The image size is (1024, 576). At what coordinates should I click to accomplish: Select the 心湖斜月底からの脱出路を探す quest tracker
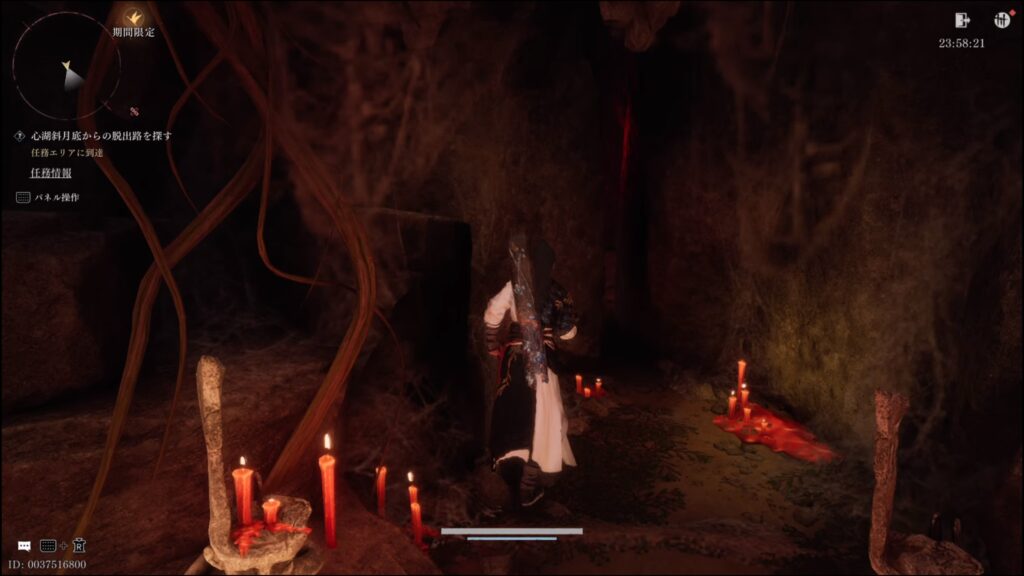tap(101, 135)
